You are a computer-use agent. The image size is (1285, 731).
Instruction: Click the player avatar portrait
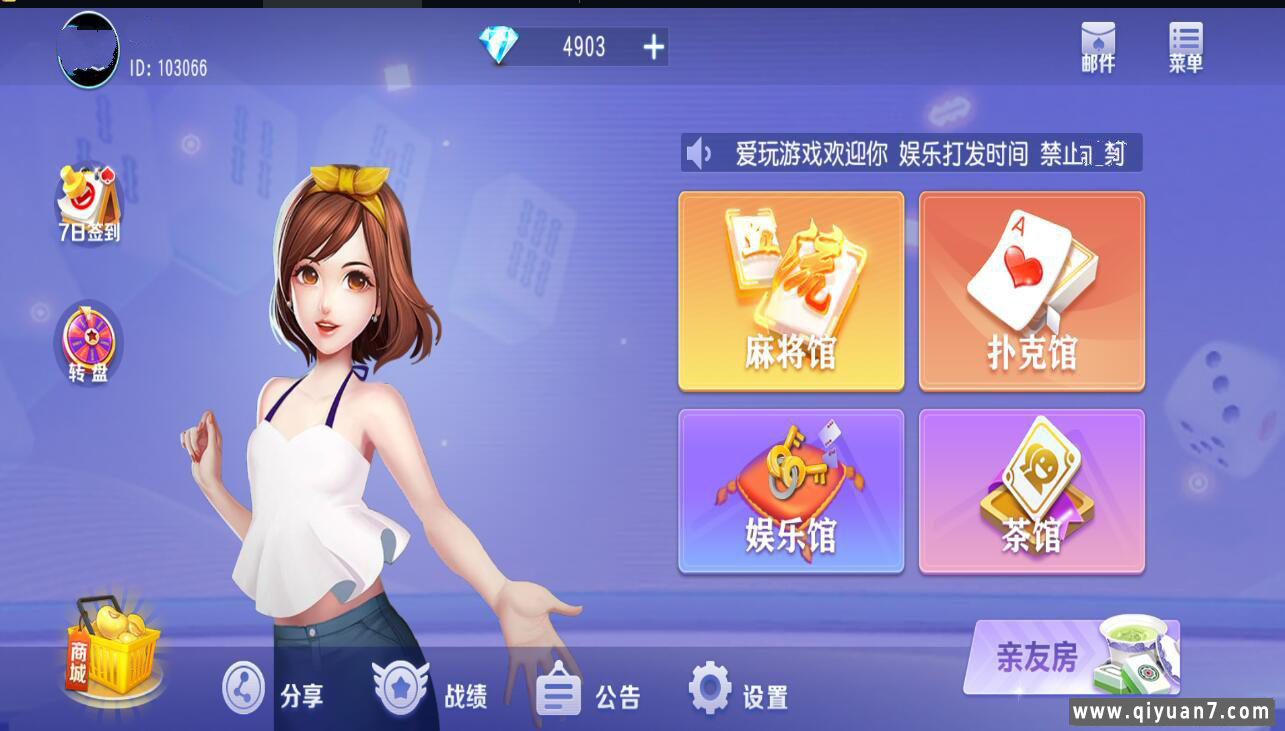(x=88, y=50)
